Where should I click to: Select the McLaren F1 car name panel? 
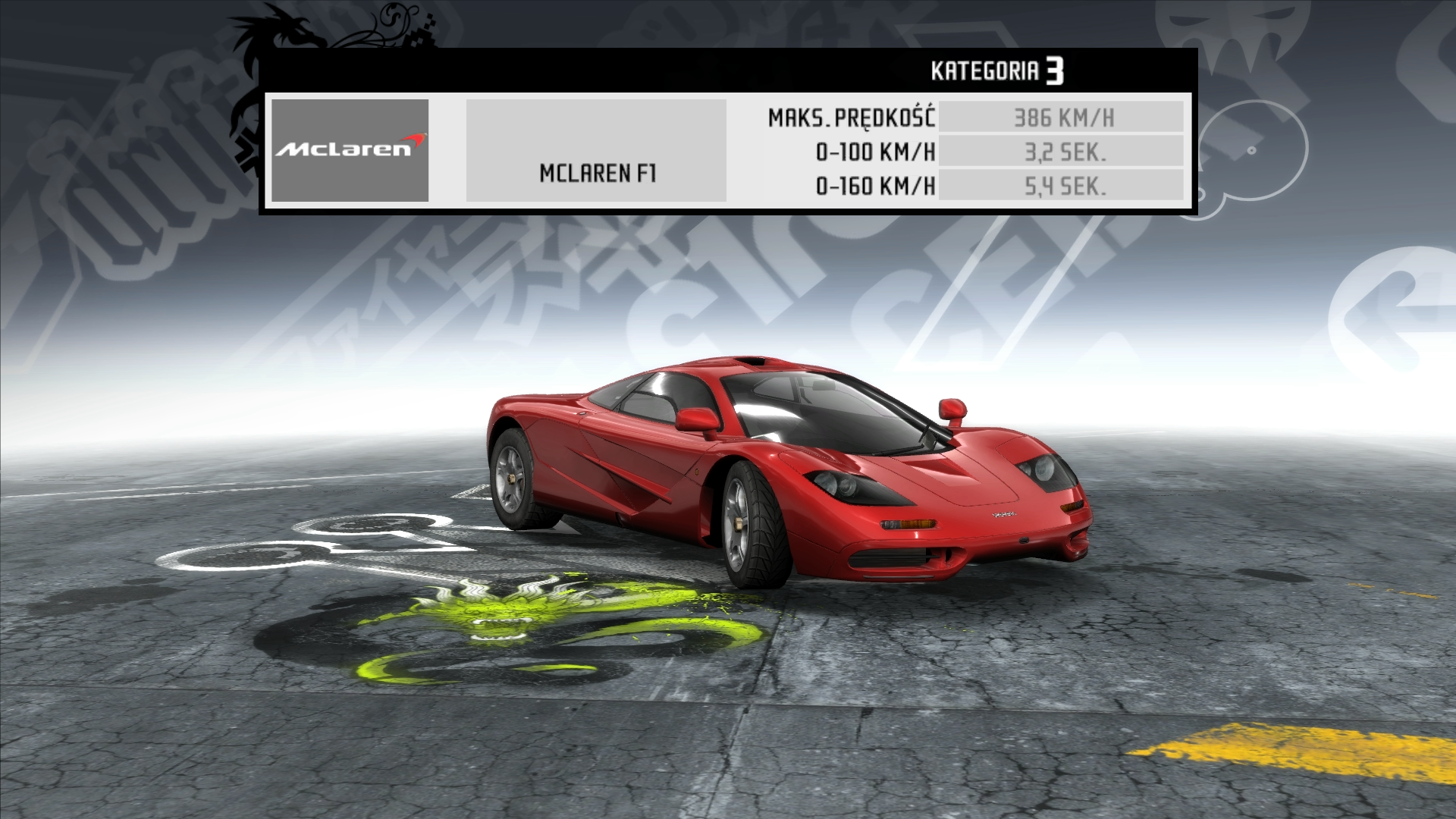click(596, 151)
